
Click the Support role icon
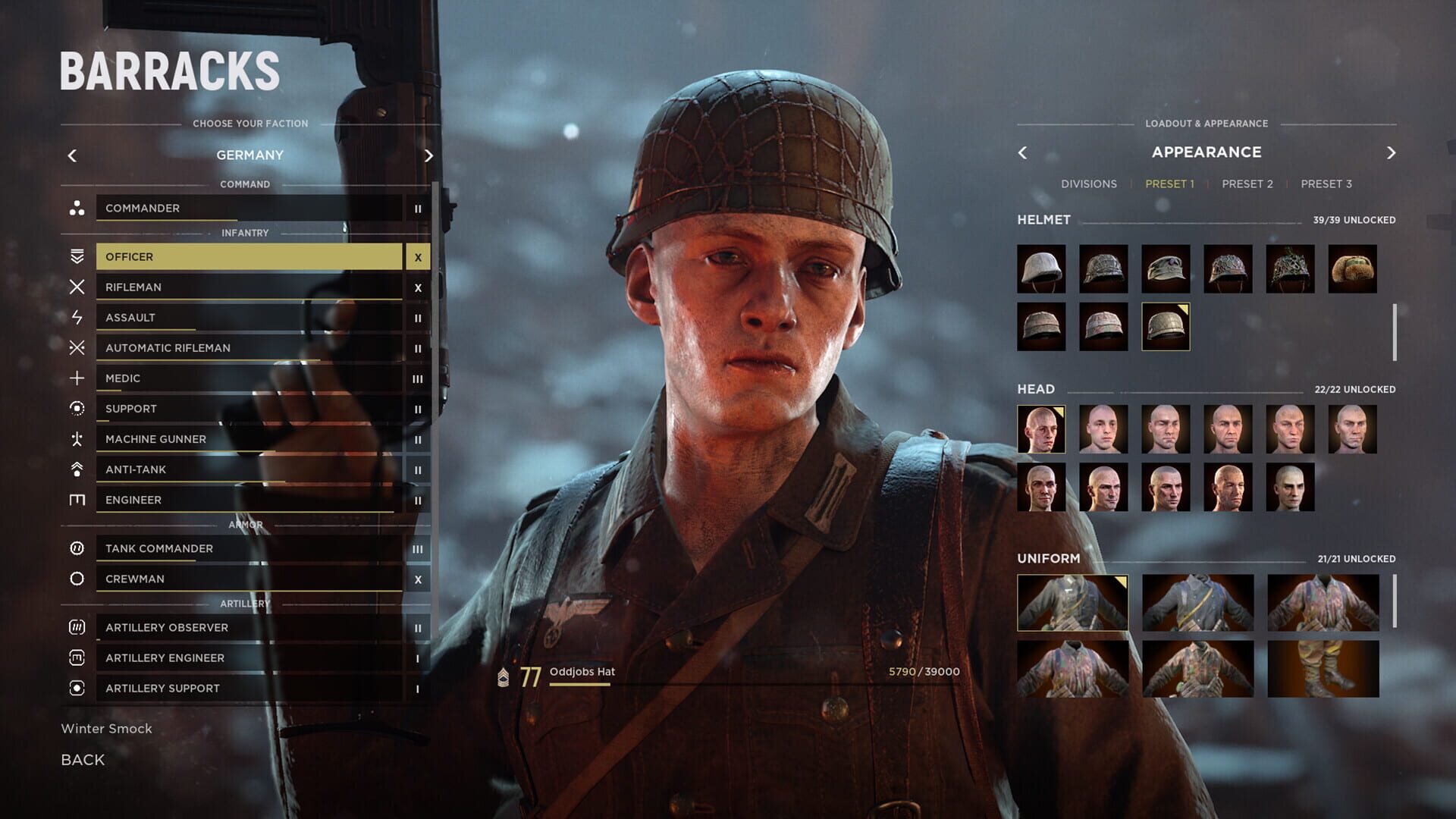76,408
